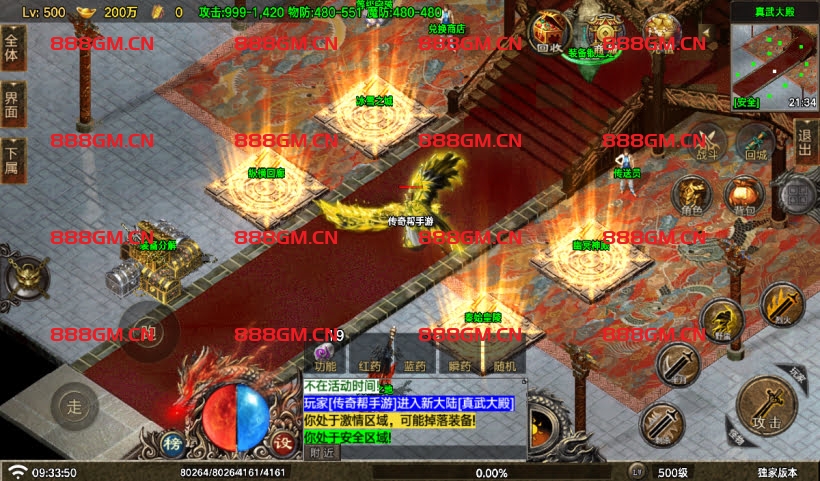Select the 怪物 monster target arrow

click(x=735, y=436)
